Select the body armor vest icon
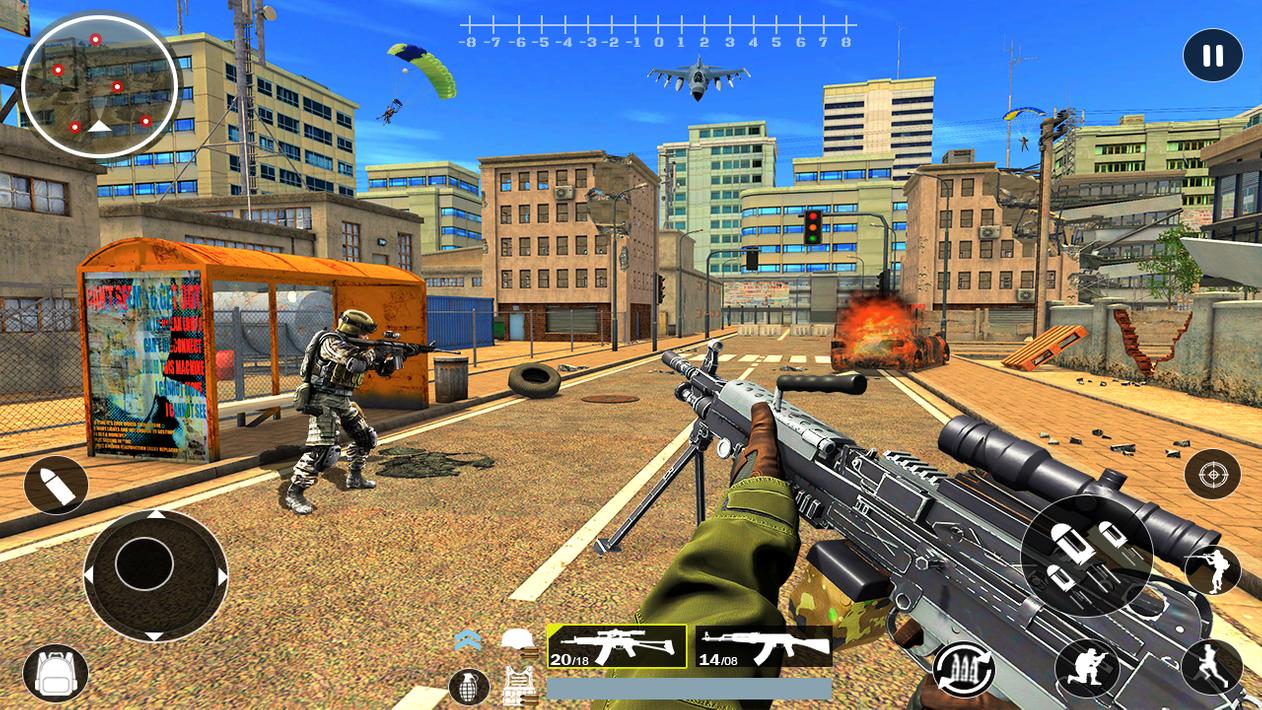 [x=518, y=686]
